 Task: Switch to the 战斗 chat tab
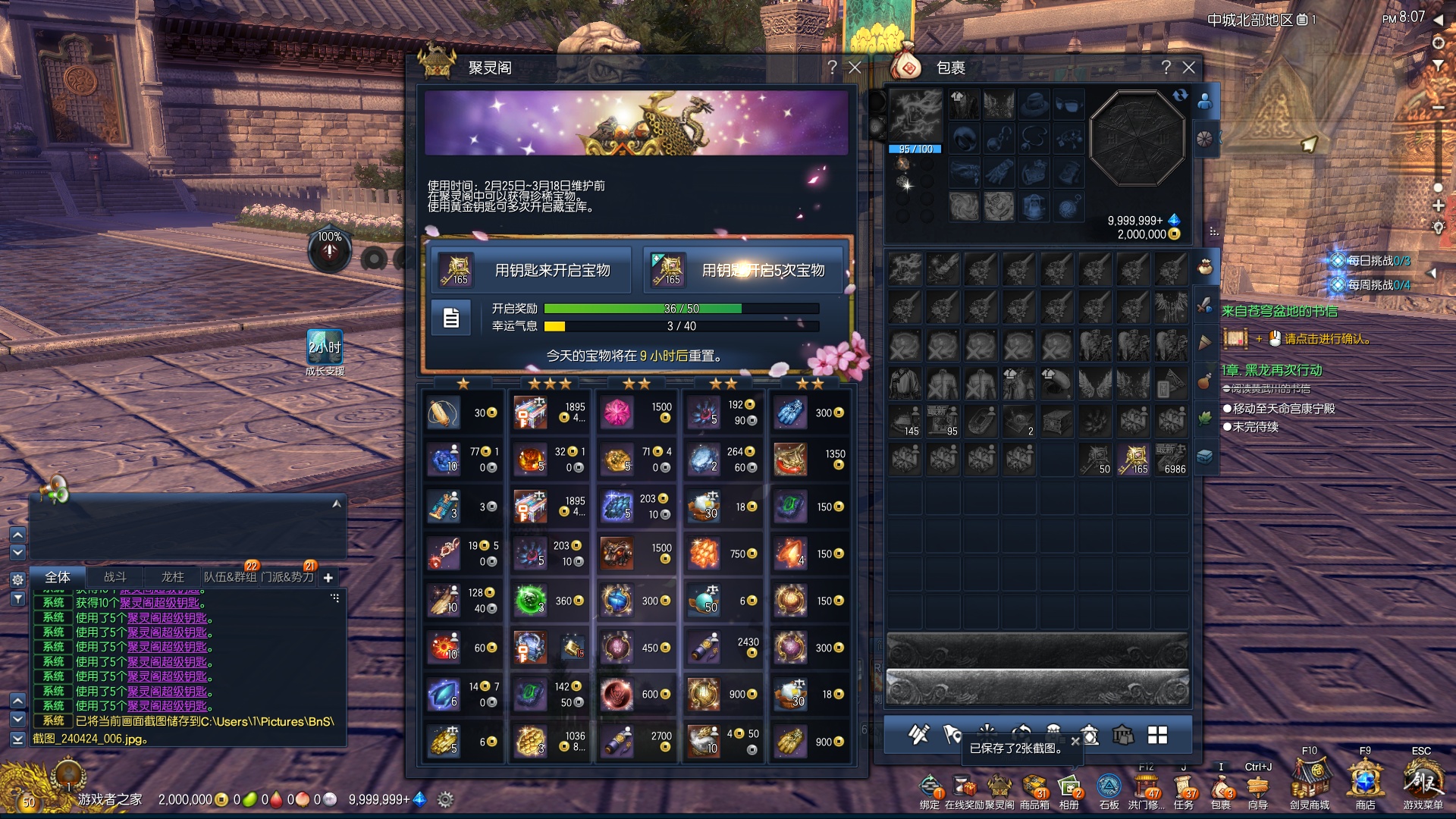coord(115,577)
